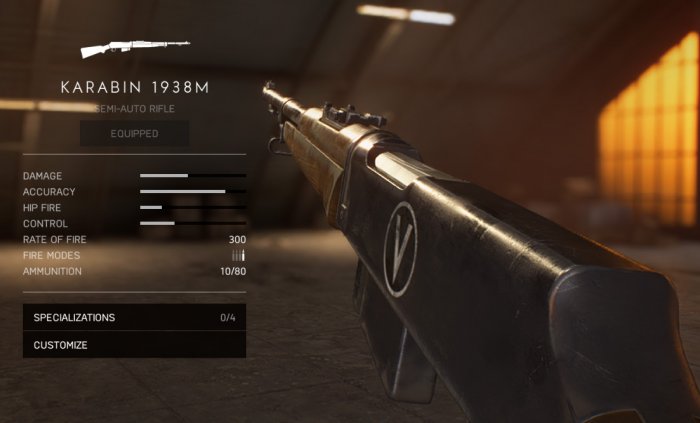Open the Customize option
Image resolution: width=700 pixels, height=423 pixels.
[134, 345]
